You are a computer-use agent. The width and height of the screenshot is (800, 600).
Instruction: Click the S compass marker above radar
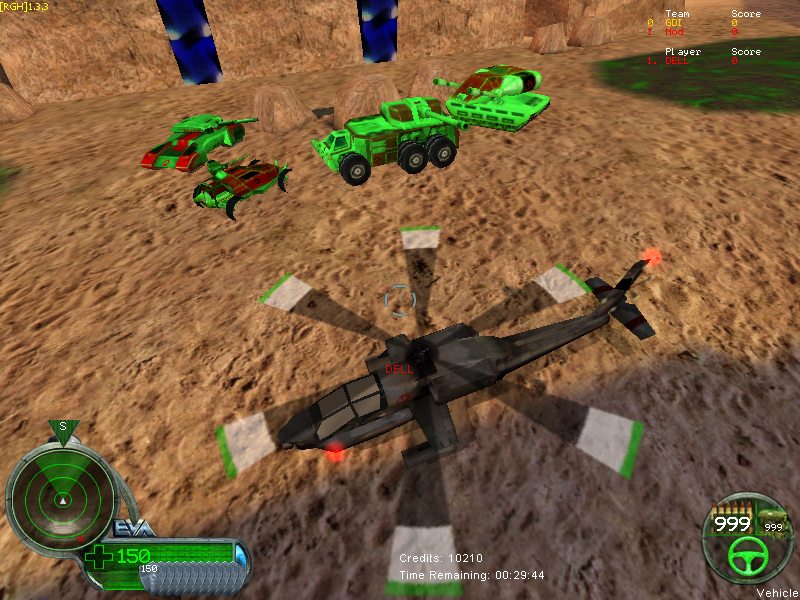pos(62,427)
